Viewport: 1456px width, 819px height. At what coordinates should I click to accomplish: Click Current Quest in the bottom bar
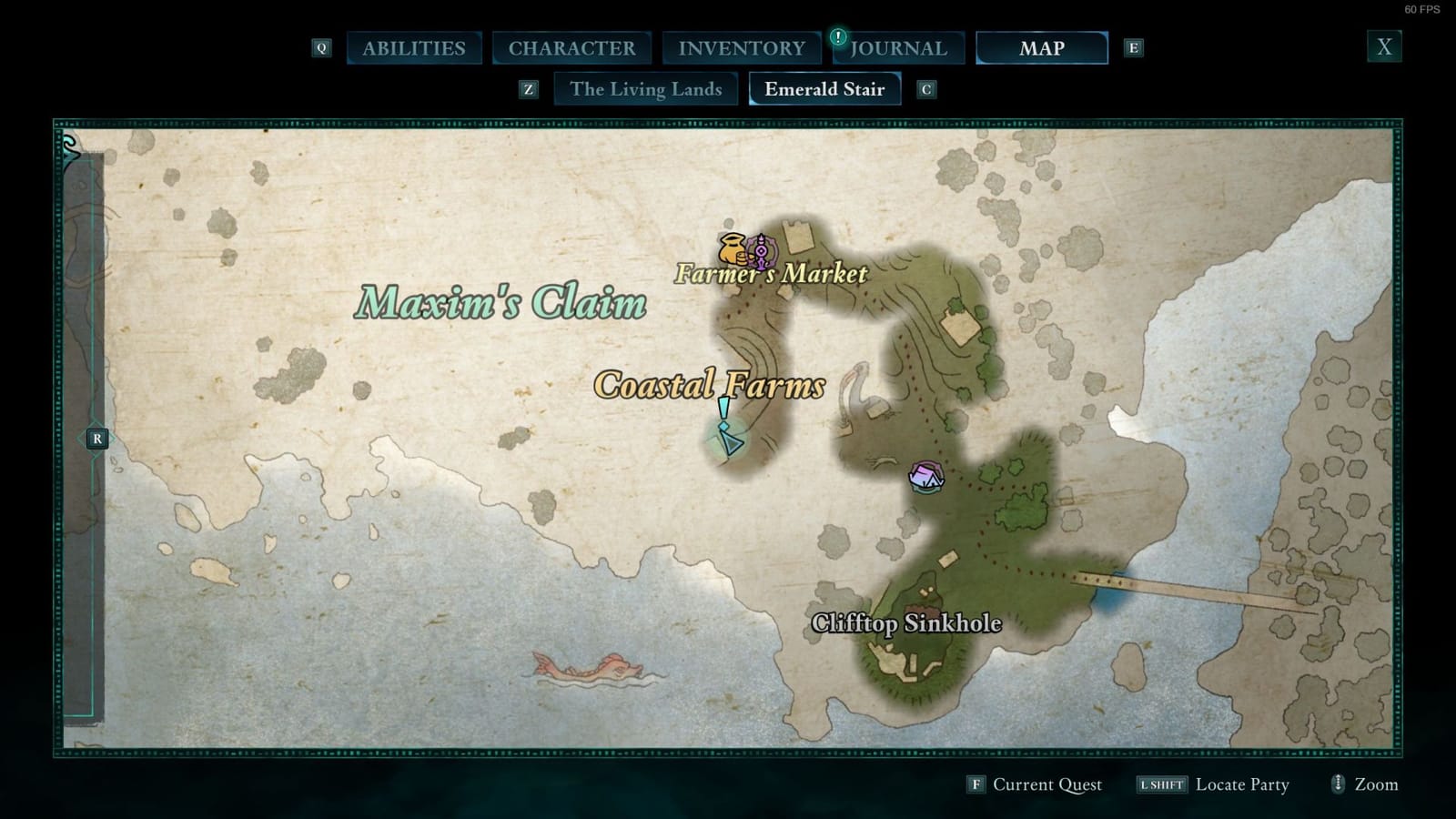pyautogui.click(x=1046, y=784)
